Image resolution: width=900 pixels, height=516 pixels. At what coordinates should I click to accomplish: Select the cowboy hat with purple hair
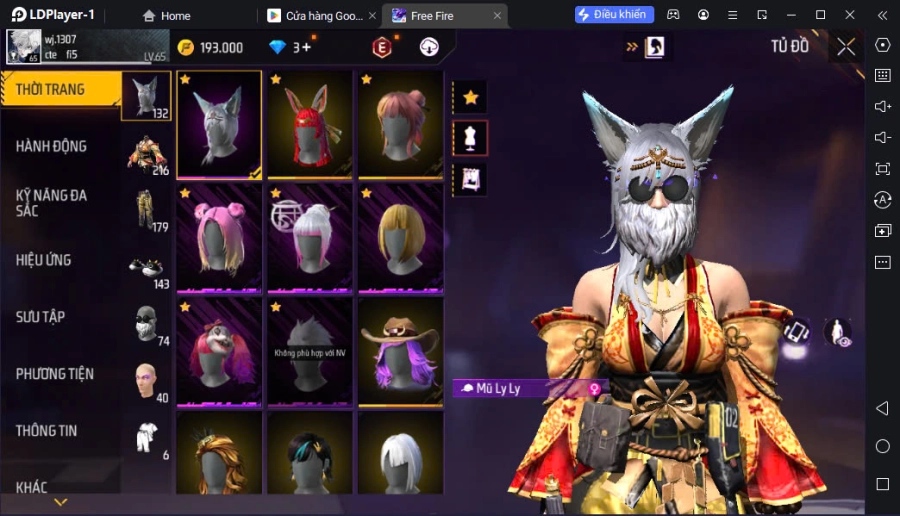pos(400,351)
